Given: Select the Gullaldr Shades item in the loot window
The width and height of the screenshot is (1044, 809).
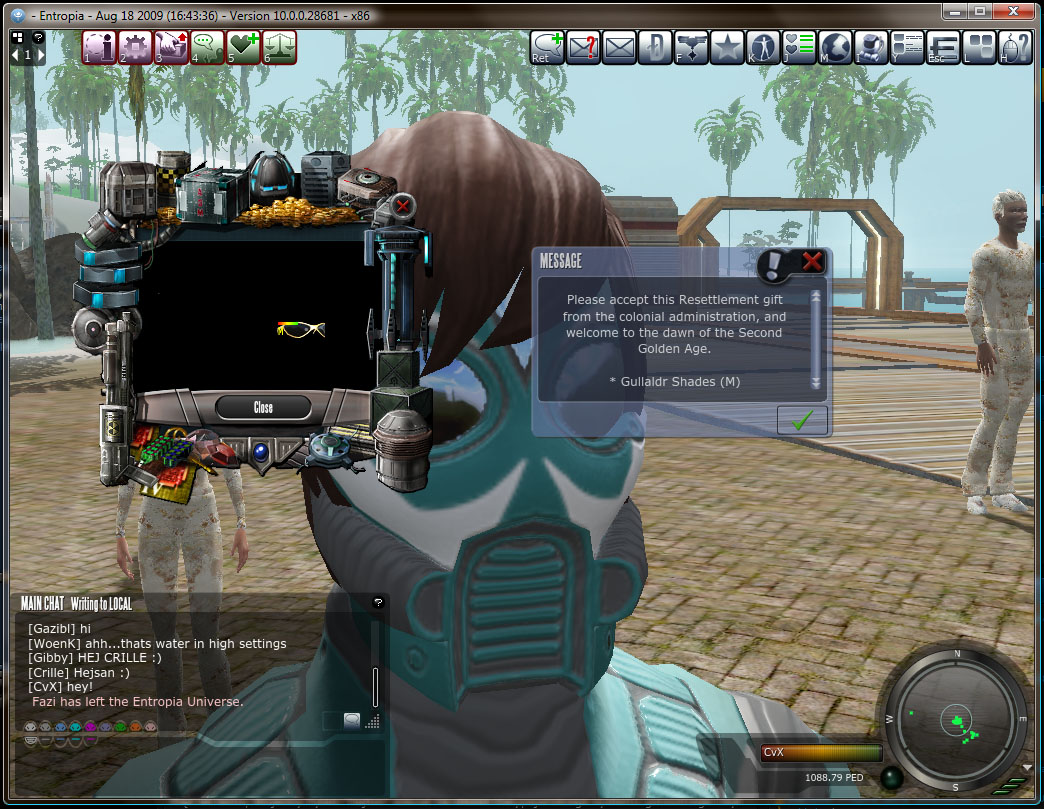Looking at the screenshot, I should (300, 329).
